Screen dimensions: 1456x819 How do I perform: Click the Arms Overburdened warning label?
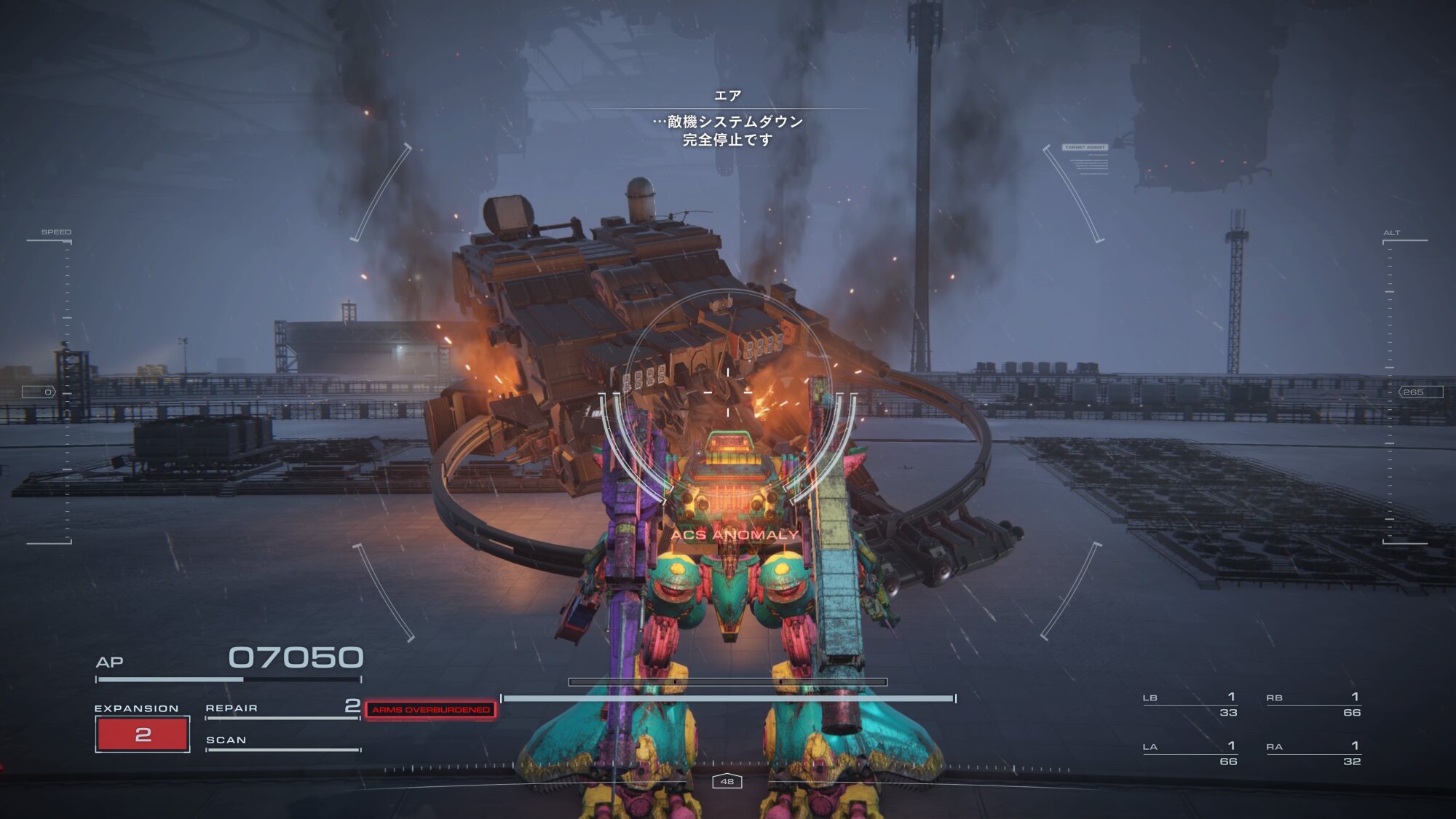pyautogui.click(x=431, y=710)
